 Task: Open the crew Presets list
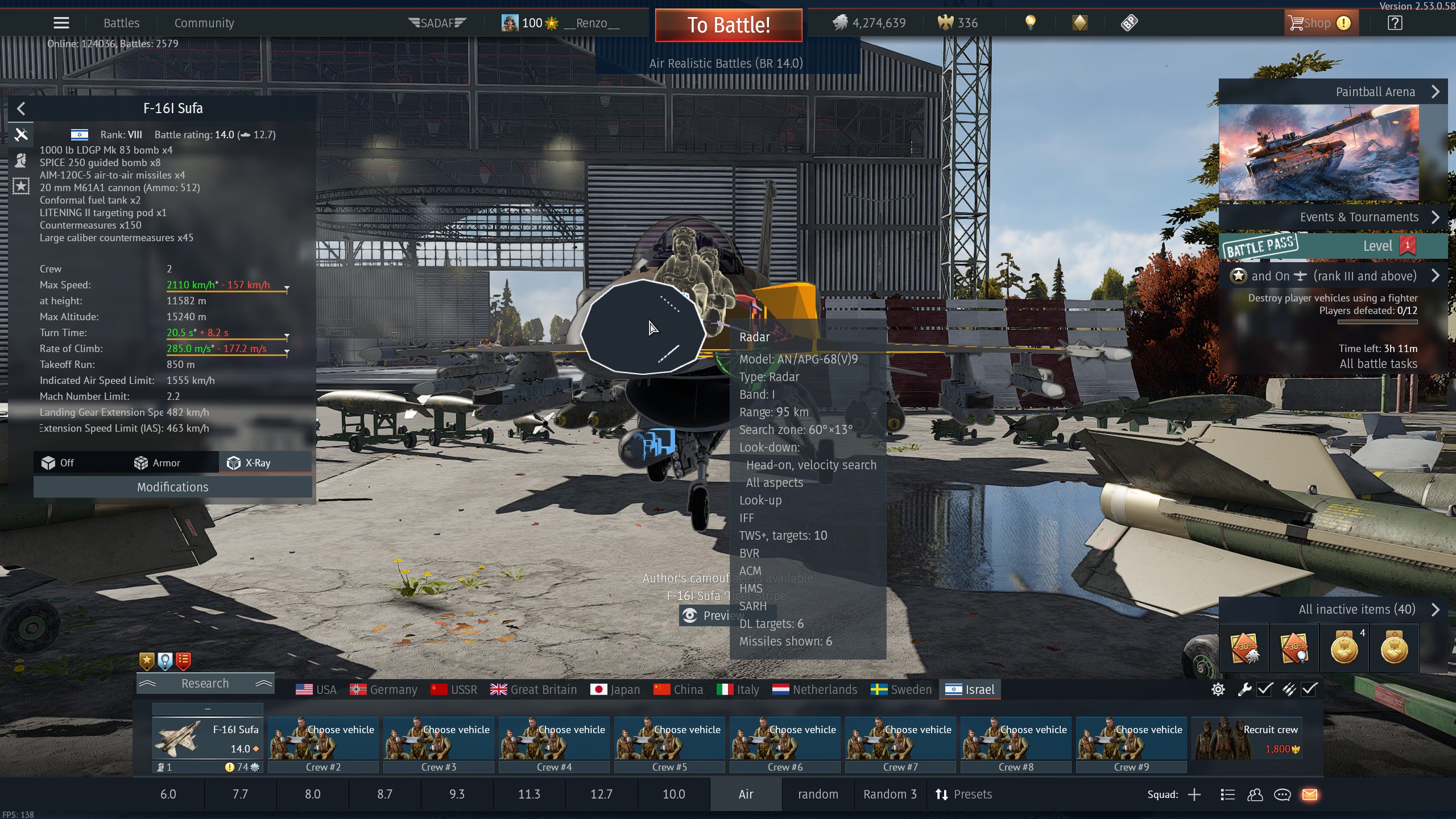(964, 795)
